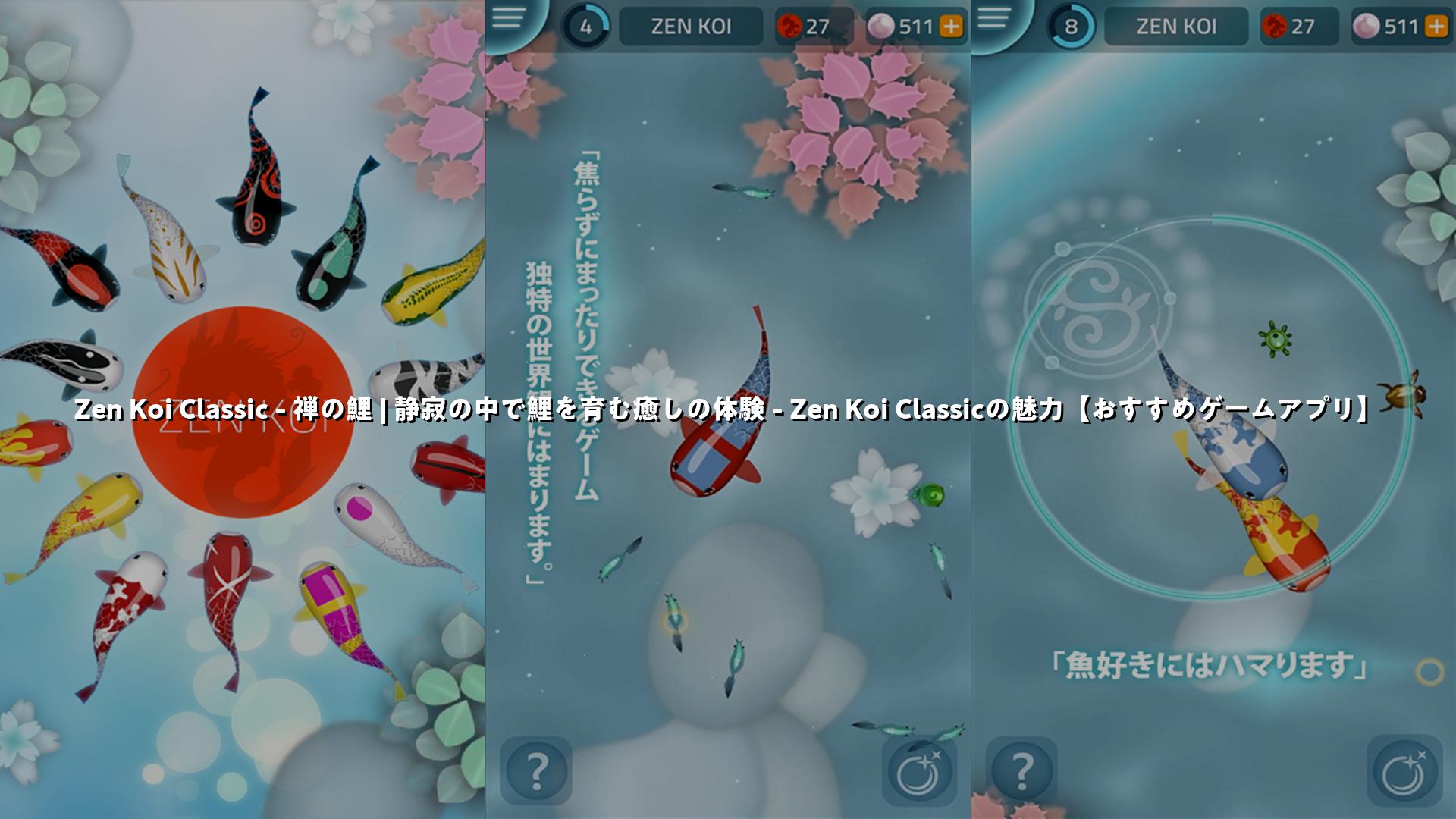Buy pearls with the plus button in the level 8 HUD
The height and width of the screenshot is (819, 1456).
click(x=1436, y=27)
